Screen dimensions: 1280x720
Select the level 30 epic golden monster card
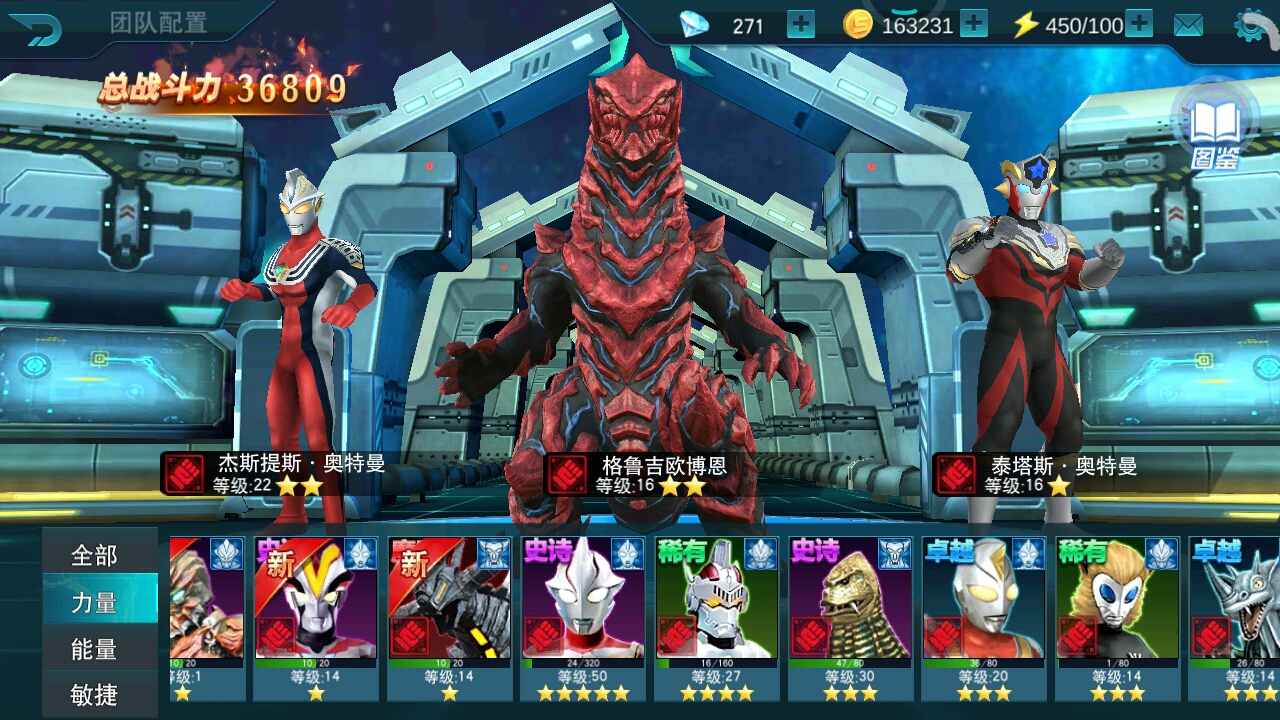[850, 615]
